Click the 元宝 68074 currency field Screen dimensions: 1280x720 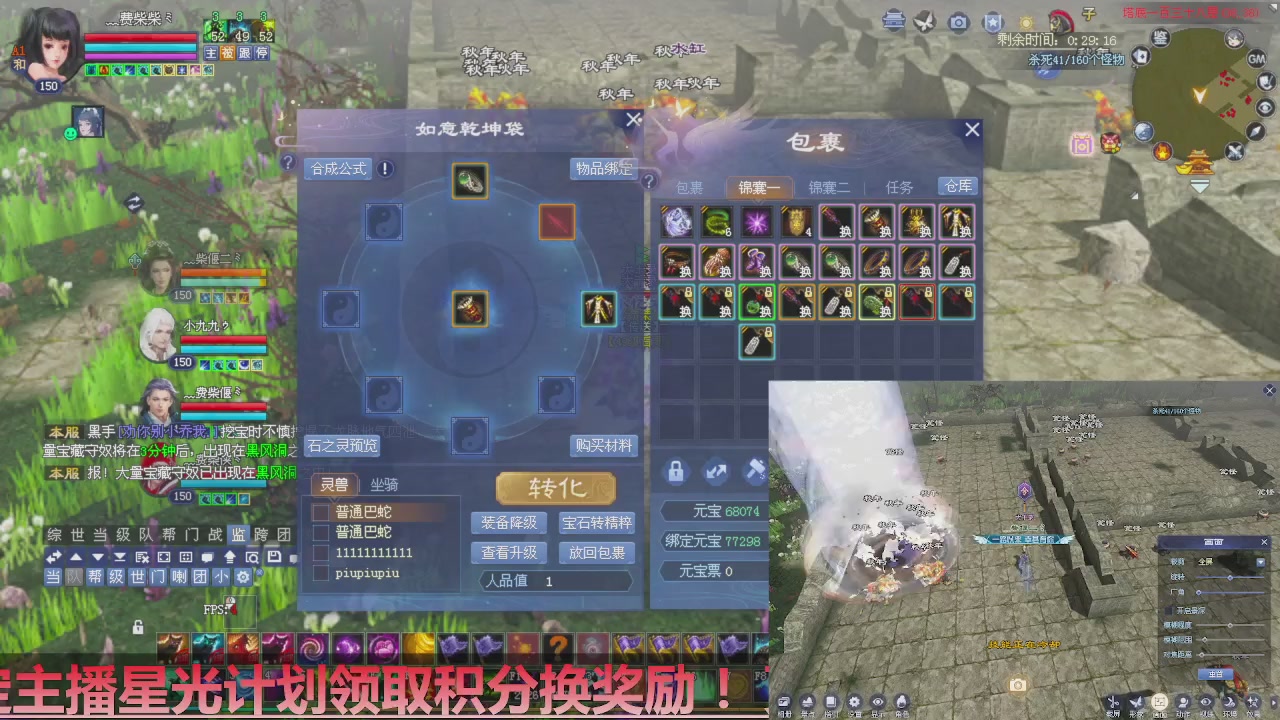pos(713,511)
